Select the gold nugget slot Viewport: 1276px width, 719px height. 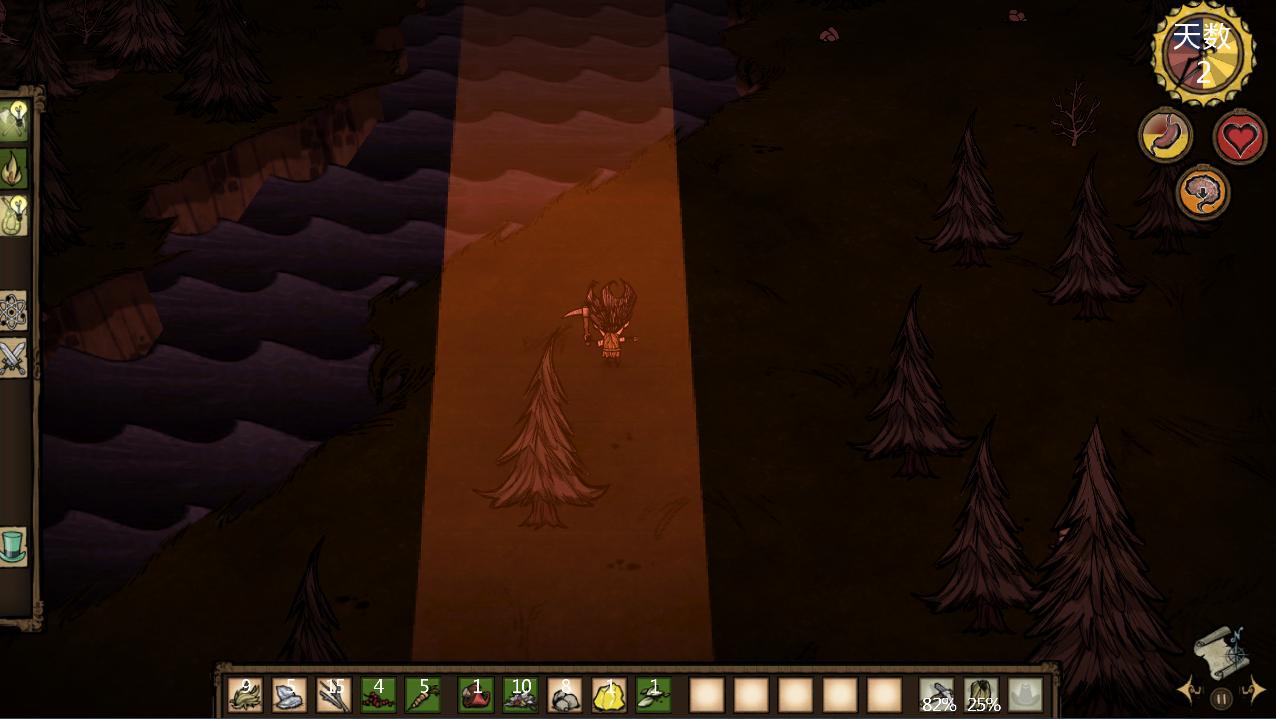tap(609, 694)
